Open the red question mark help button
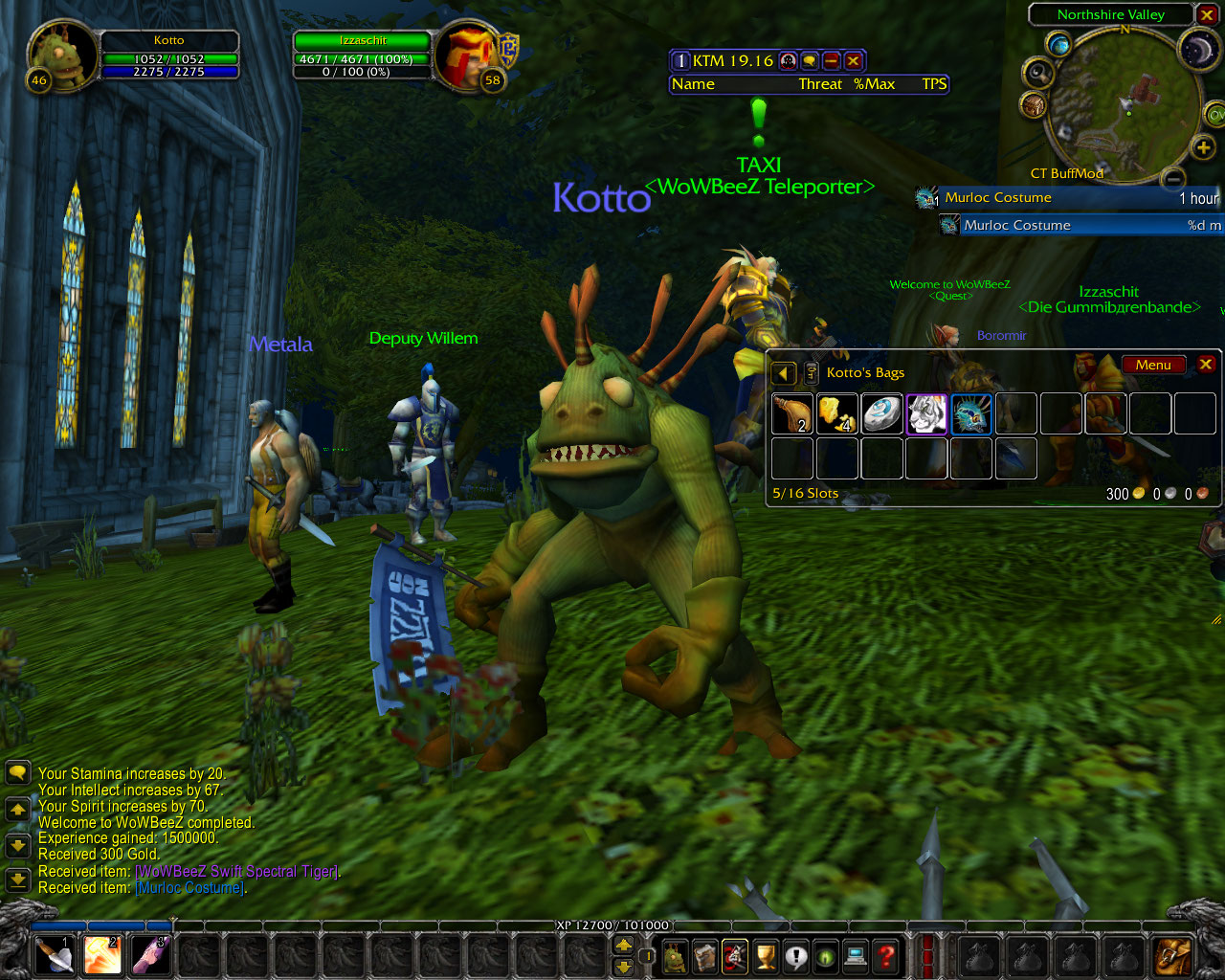Viewport: 1225px width, 980px height. [x=887, y=955]
